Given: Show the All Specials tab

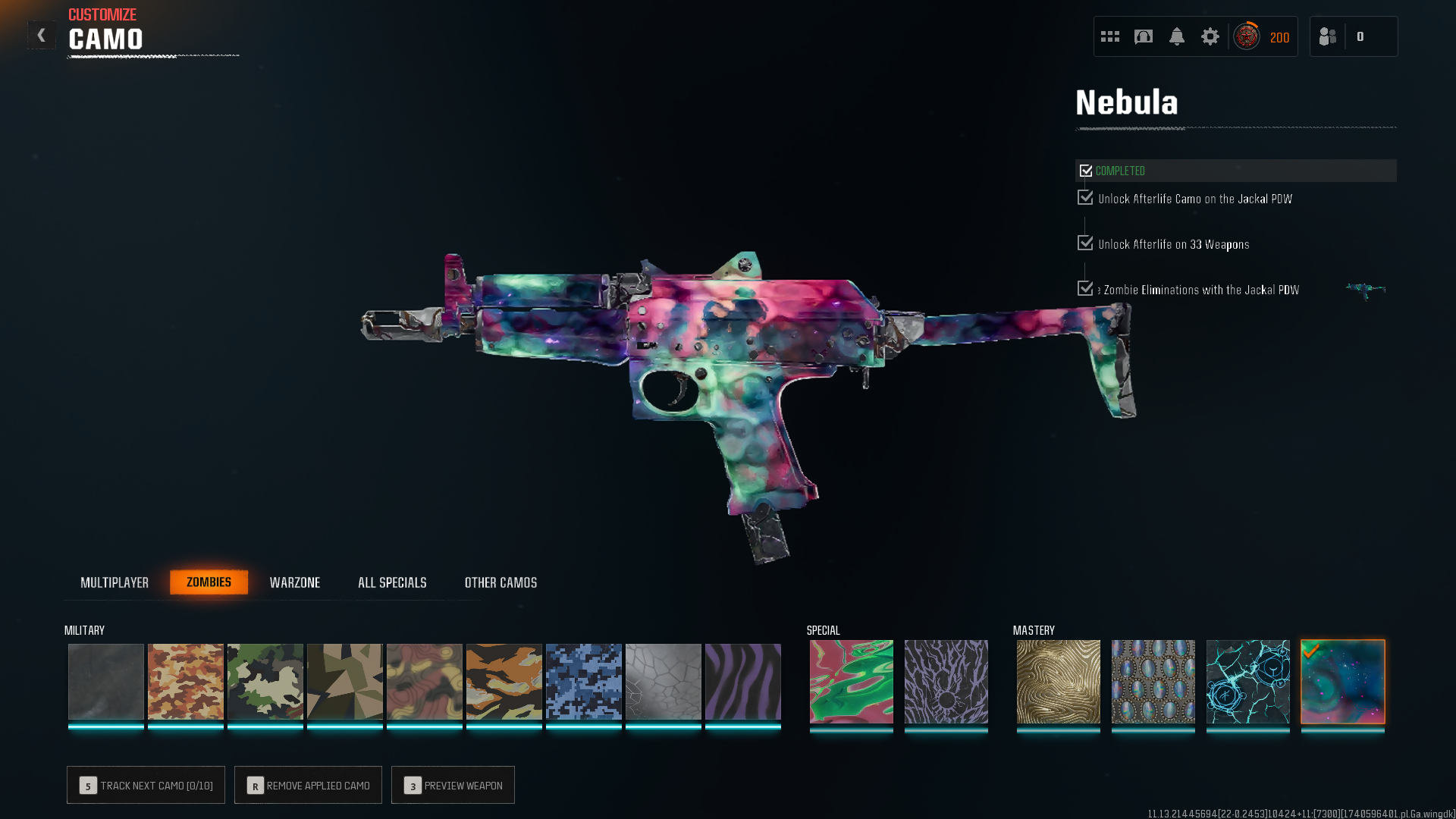Looking at the screenshot, I should [x=392, y=582].
